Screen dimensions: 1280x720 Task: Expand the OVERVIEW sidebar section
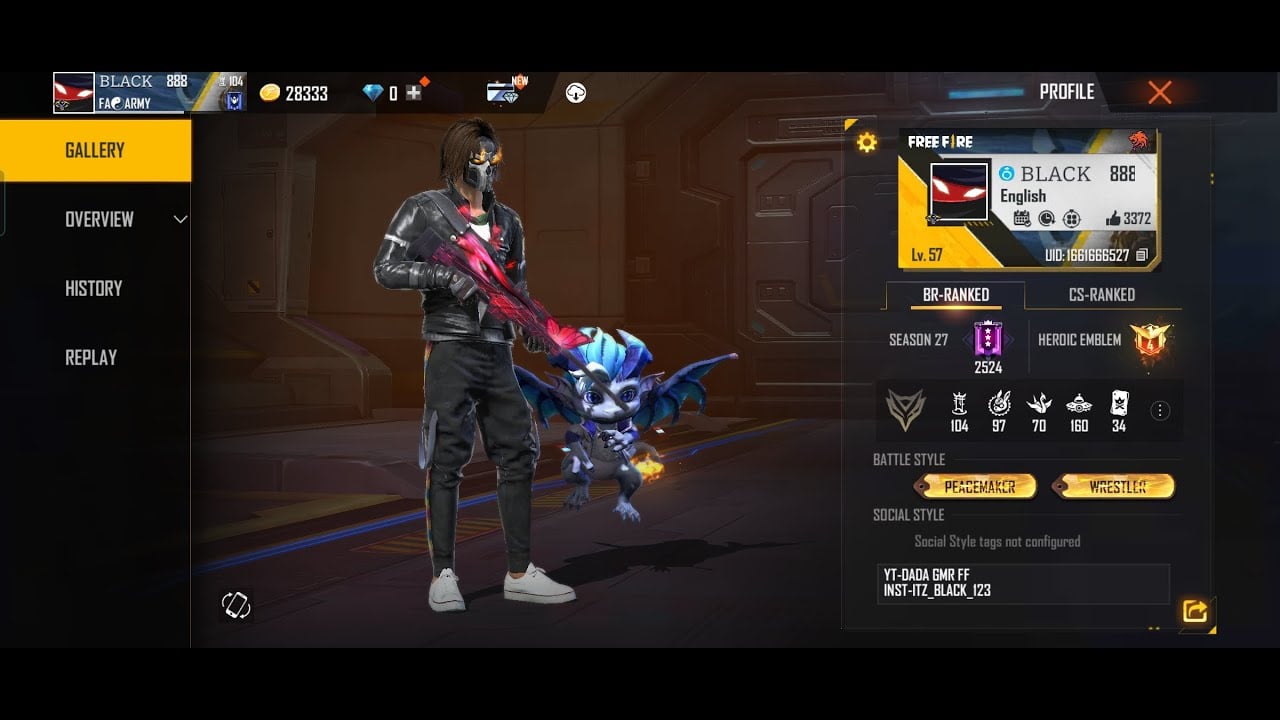click(100, 219)
